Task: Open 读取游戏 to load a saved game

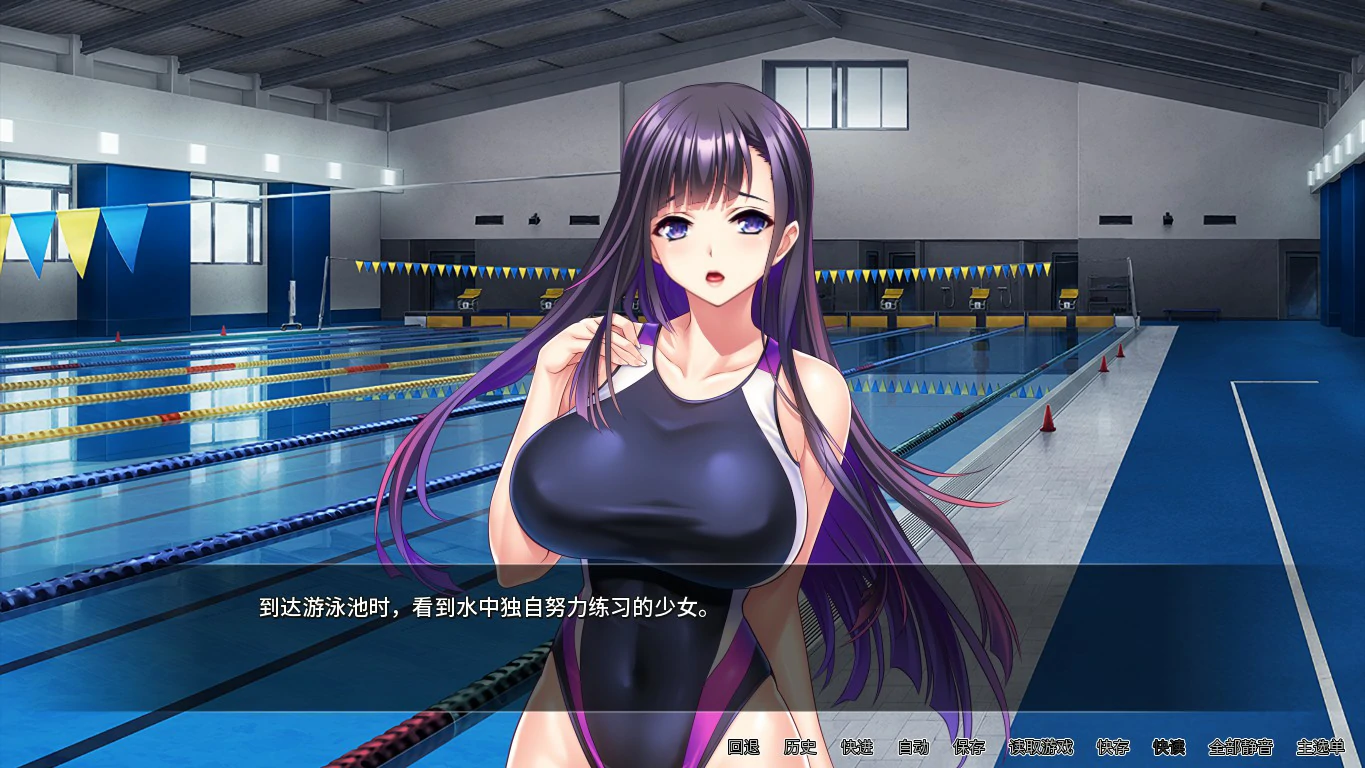Action: [x=1043, y=748]
